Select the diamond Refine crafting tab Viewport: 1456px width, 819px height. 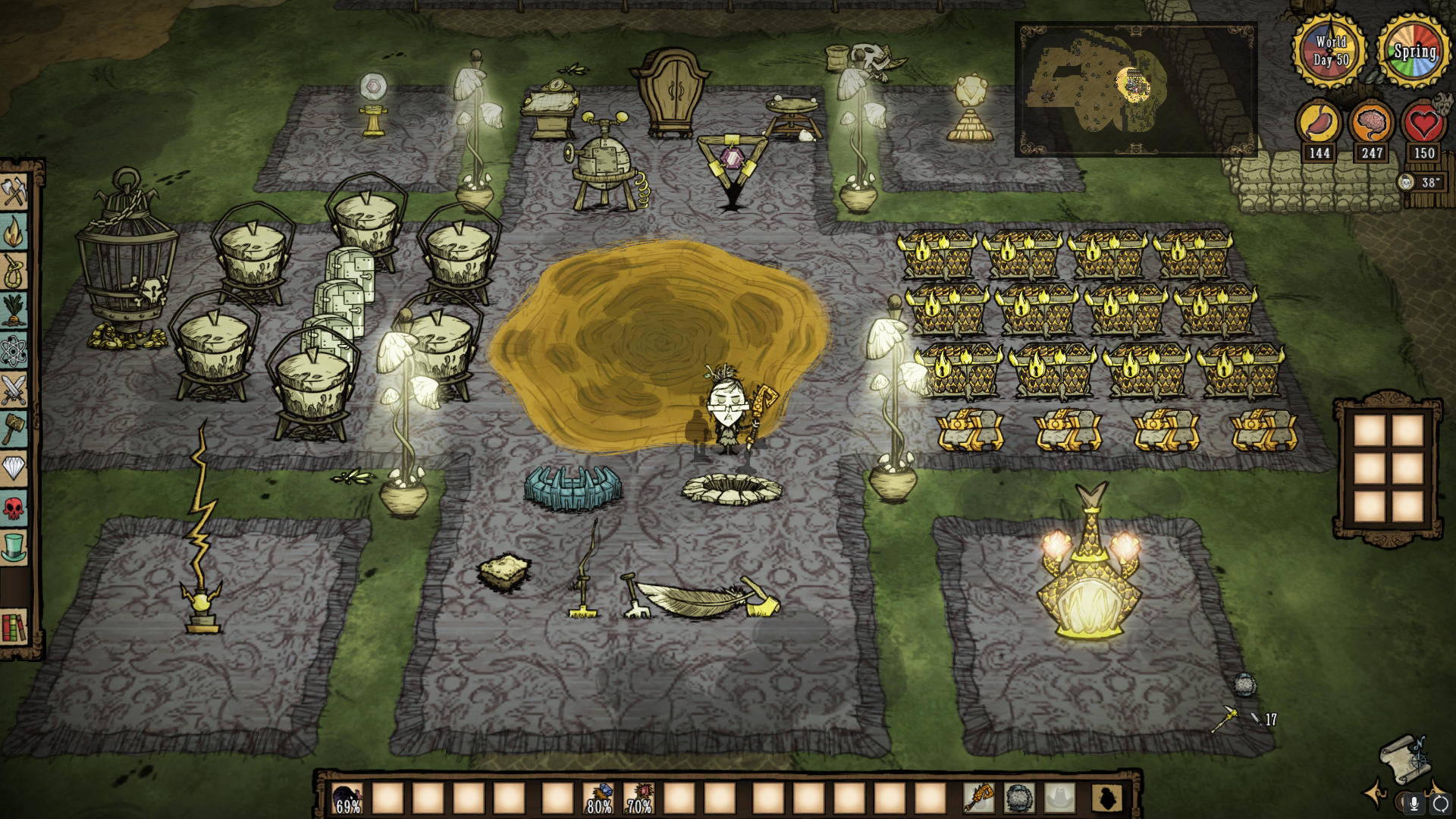click(14, 469)
